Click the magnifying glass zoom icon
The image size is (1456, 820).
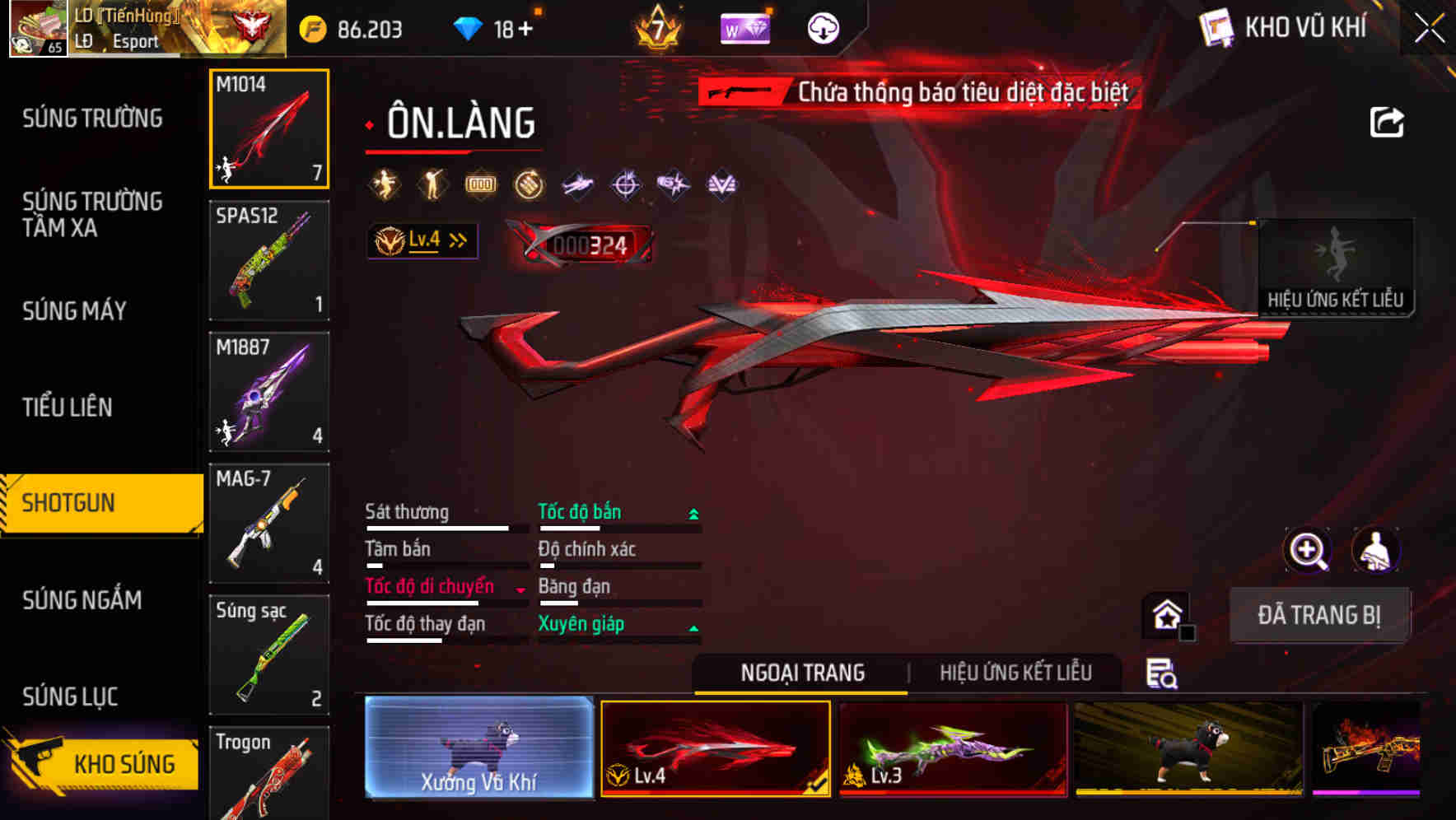1307,550
